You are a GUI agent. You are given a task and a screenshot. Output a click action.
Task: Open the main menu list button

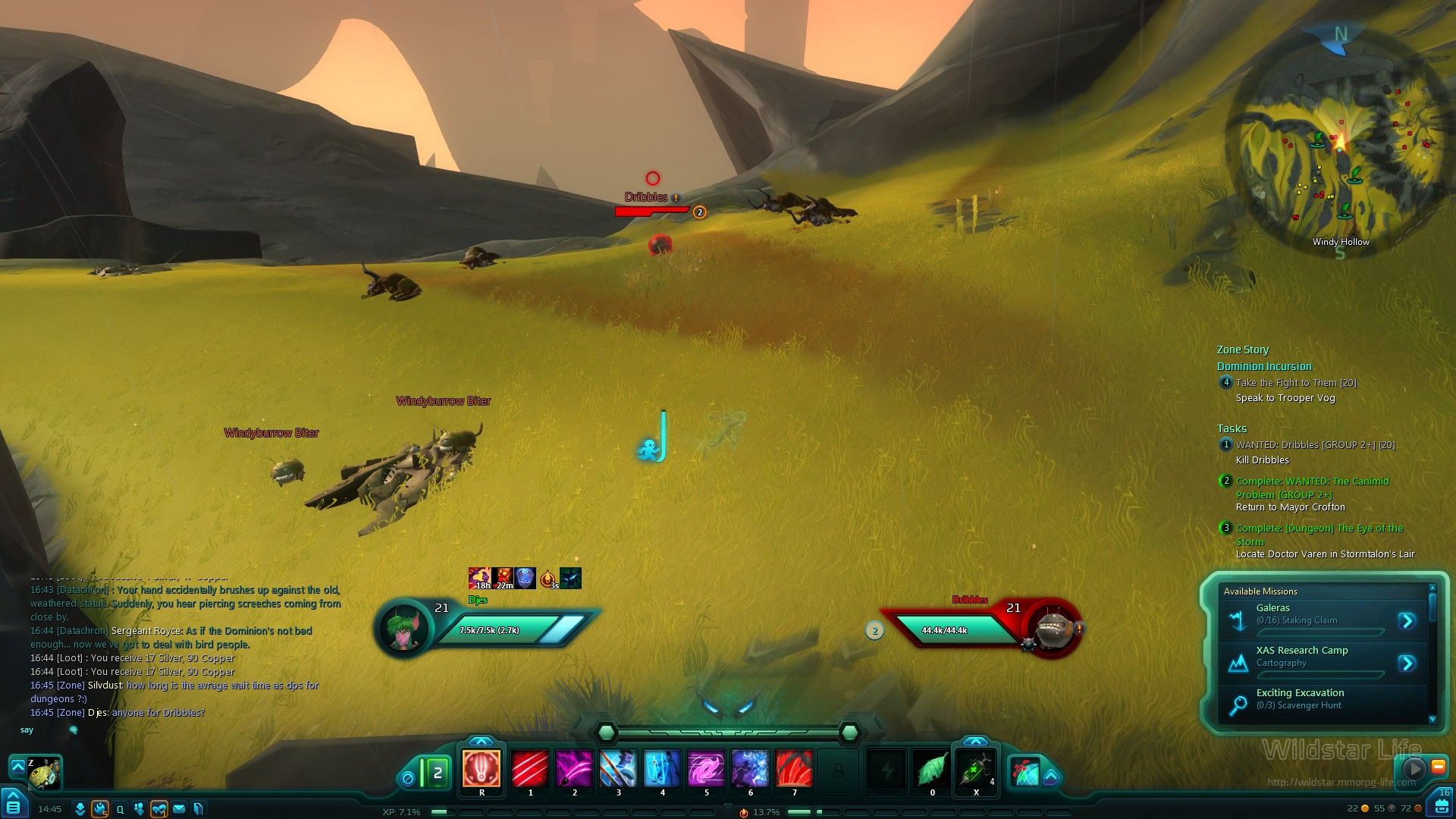(14, 805)
